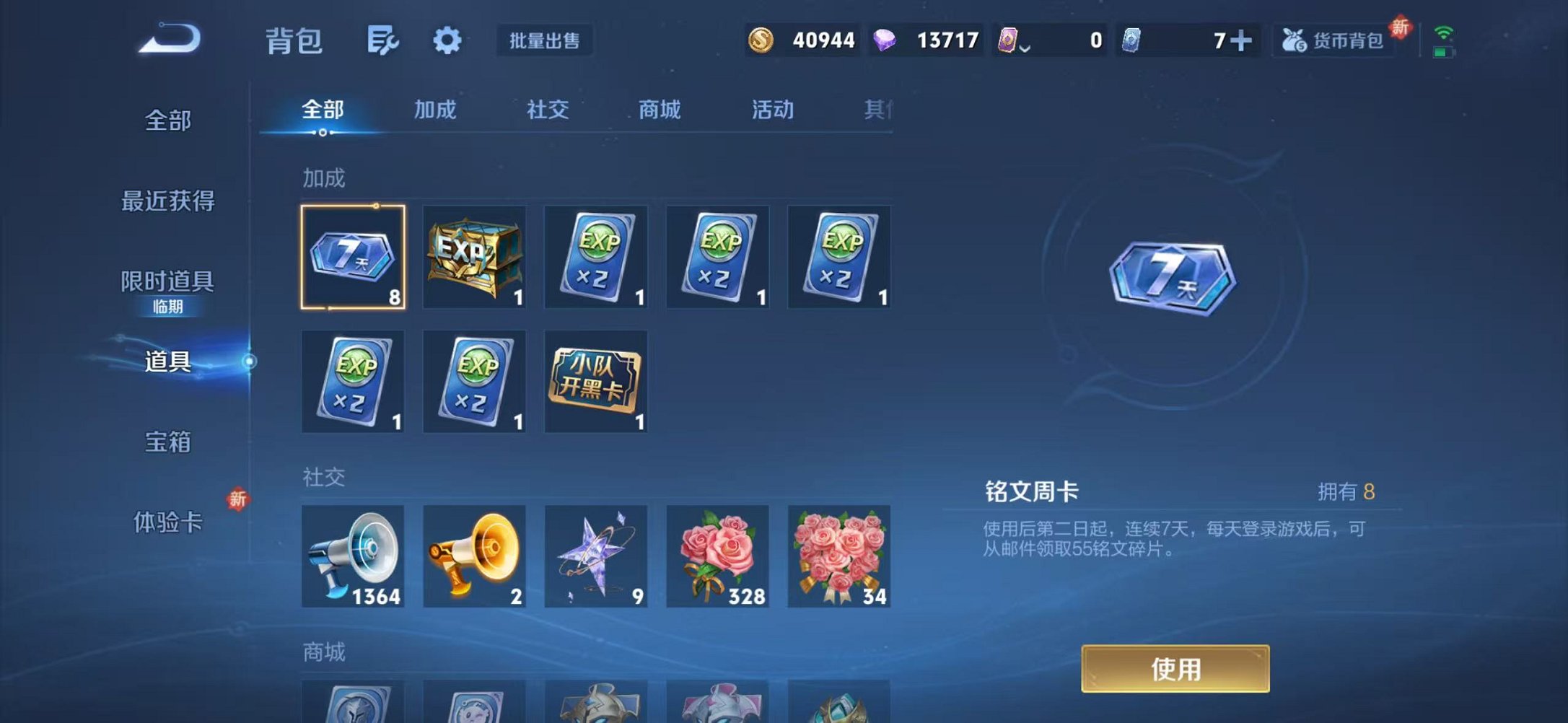The width and height of the screenshot is (1568, 723).
Task: Select the purple star item showing 9
Action: pyautogui.click(x=595, y=556)
